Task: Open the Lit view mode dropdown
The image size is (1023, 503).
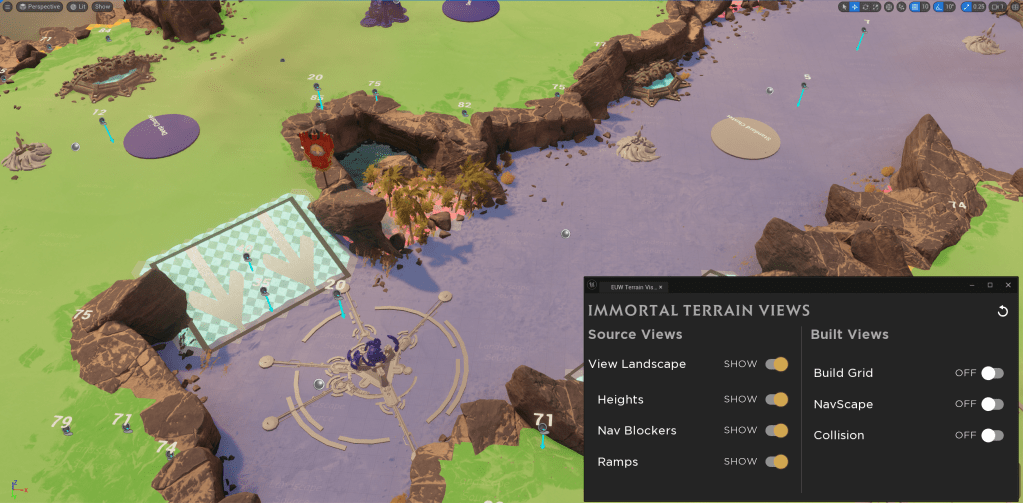Action: pyautogui.click(x=77, y=6)
